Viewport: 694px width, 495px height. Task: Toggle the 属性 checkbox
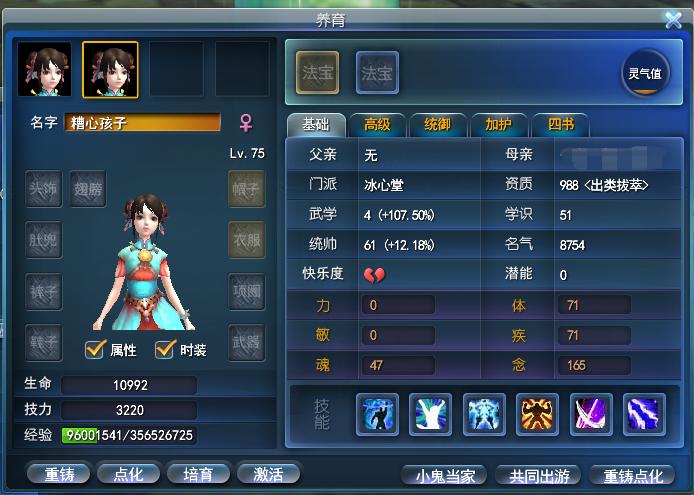click(97, 349)
